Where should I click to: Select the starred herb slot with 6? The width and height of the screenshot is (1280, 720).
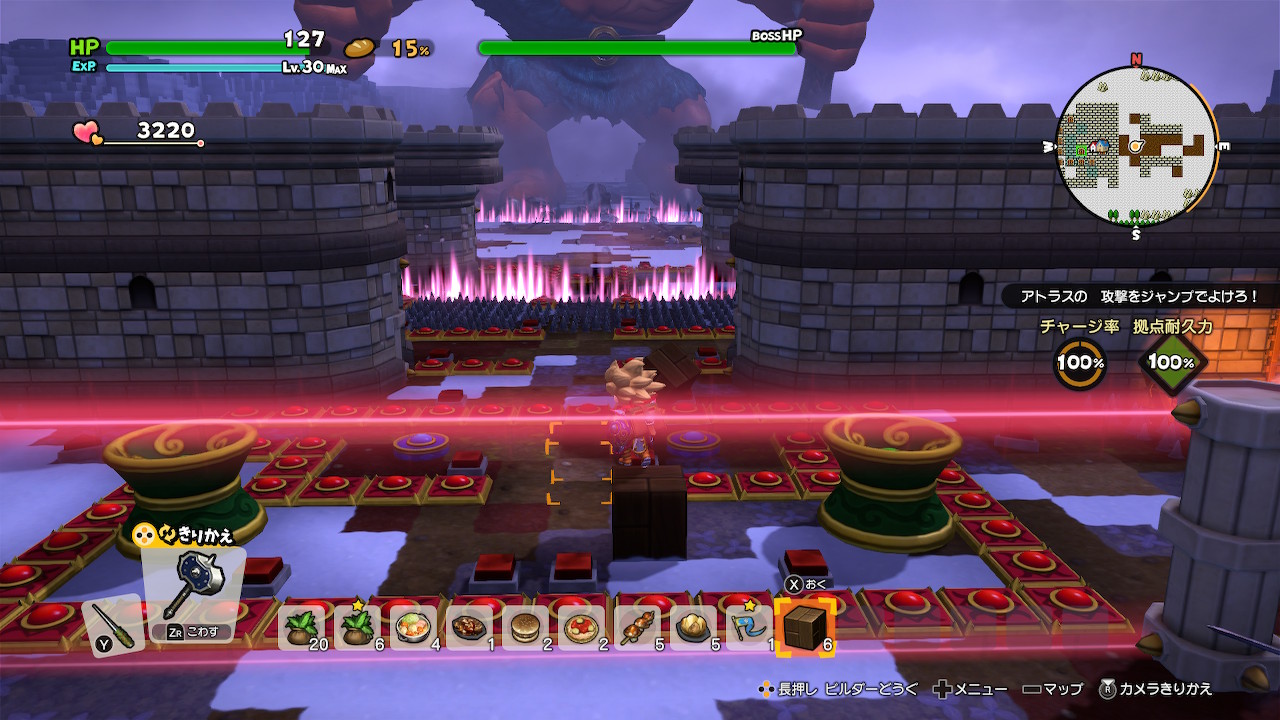tap(357, 628)
